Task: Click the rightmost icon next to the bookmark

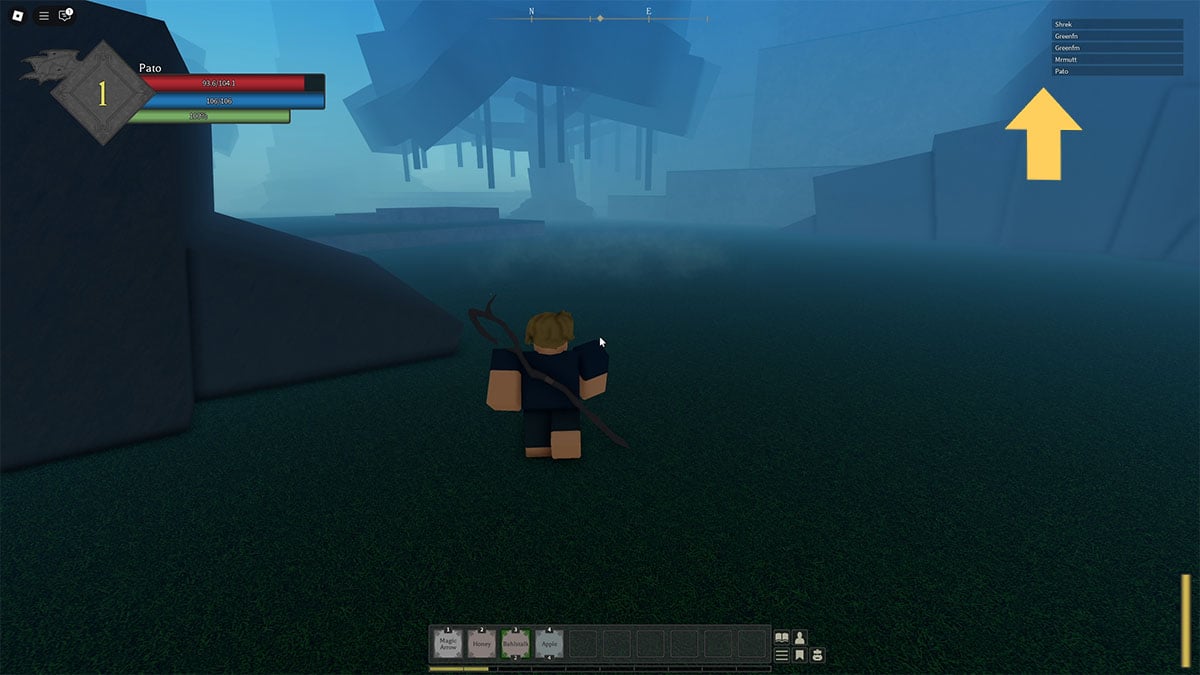Action: (817, 656)
